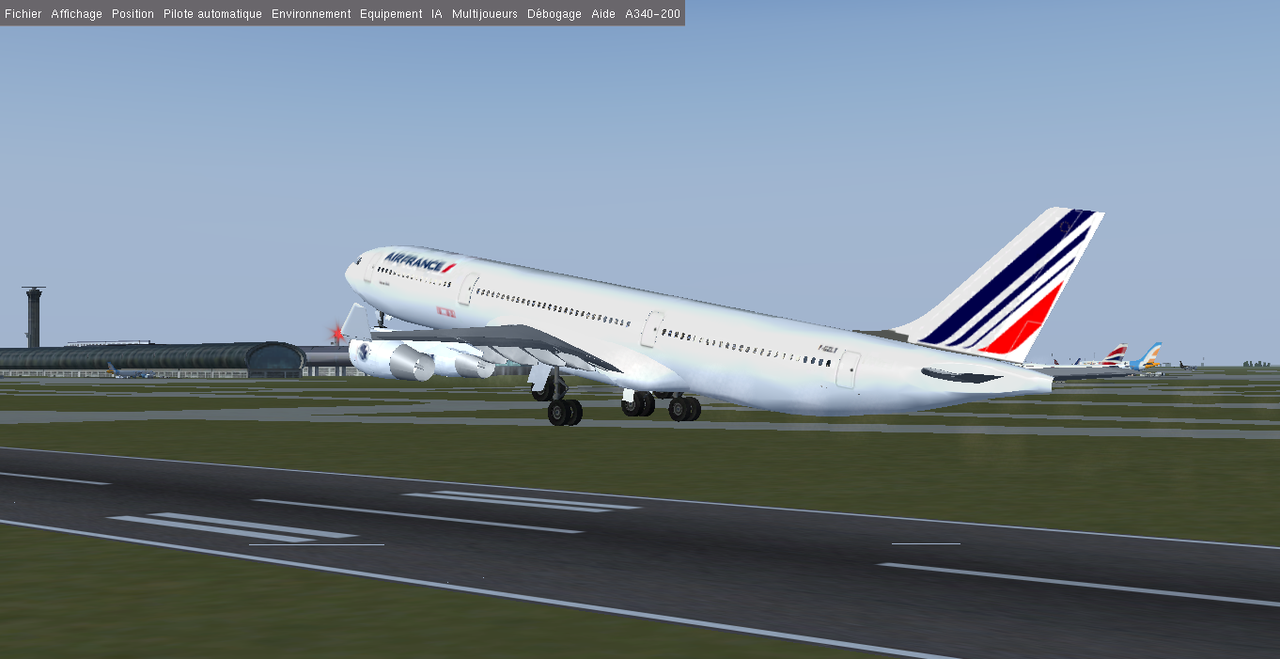The width and height of the screenshot is (1280, 659).
Task: Open the Fichier menu
Action: [x=23, y=14]
